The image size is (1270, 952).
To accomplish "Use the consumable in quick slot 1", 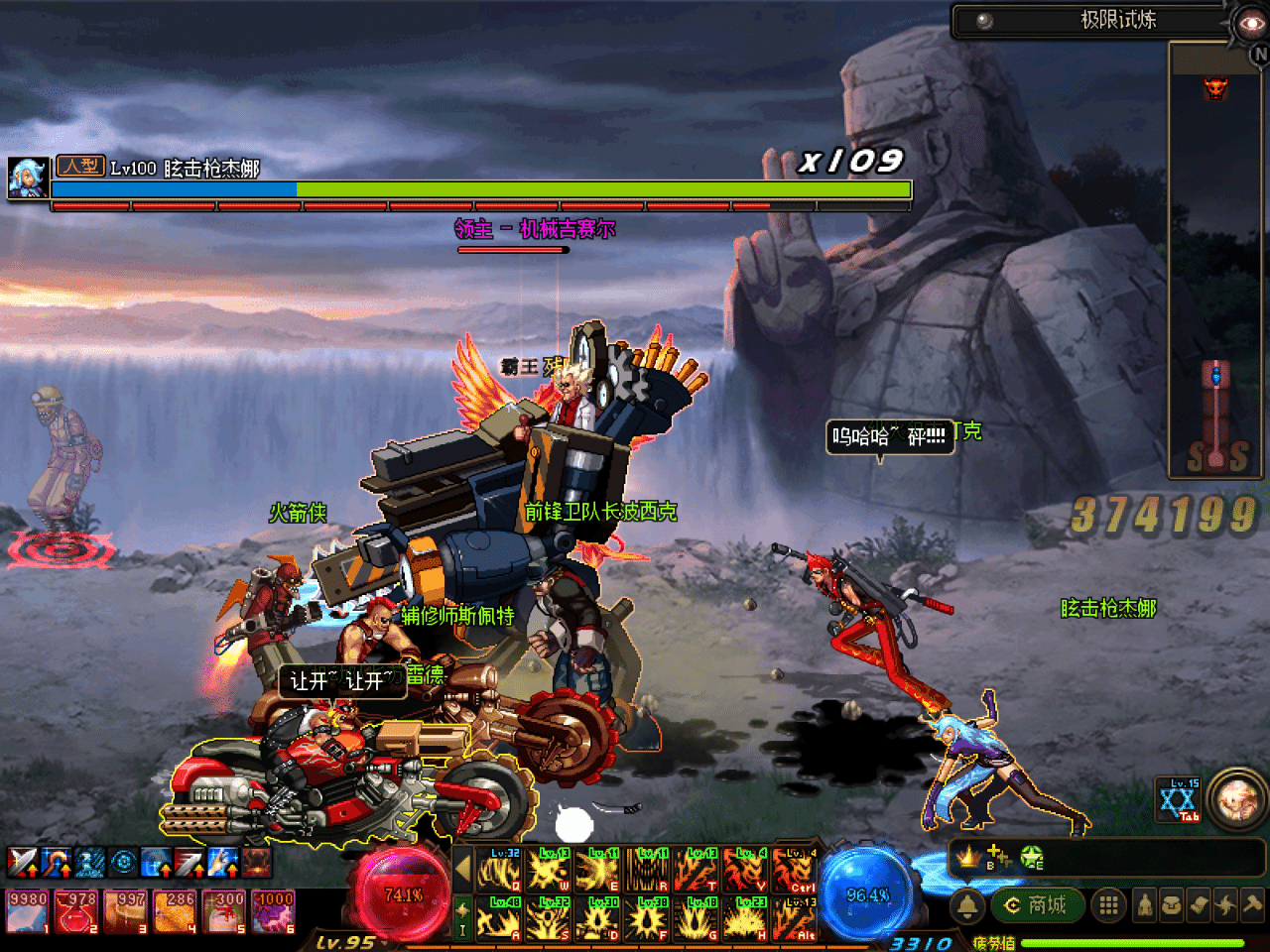I will coord(28,911).
